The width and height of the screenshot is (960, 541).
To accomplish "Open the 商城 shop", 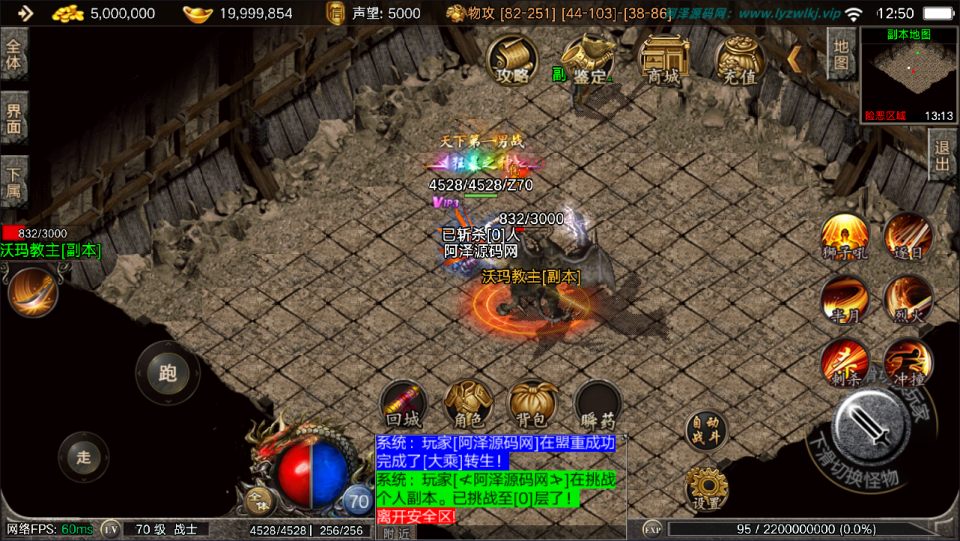I will 663,61.
